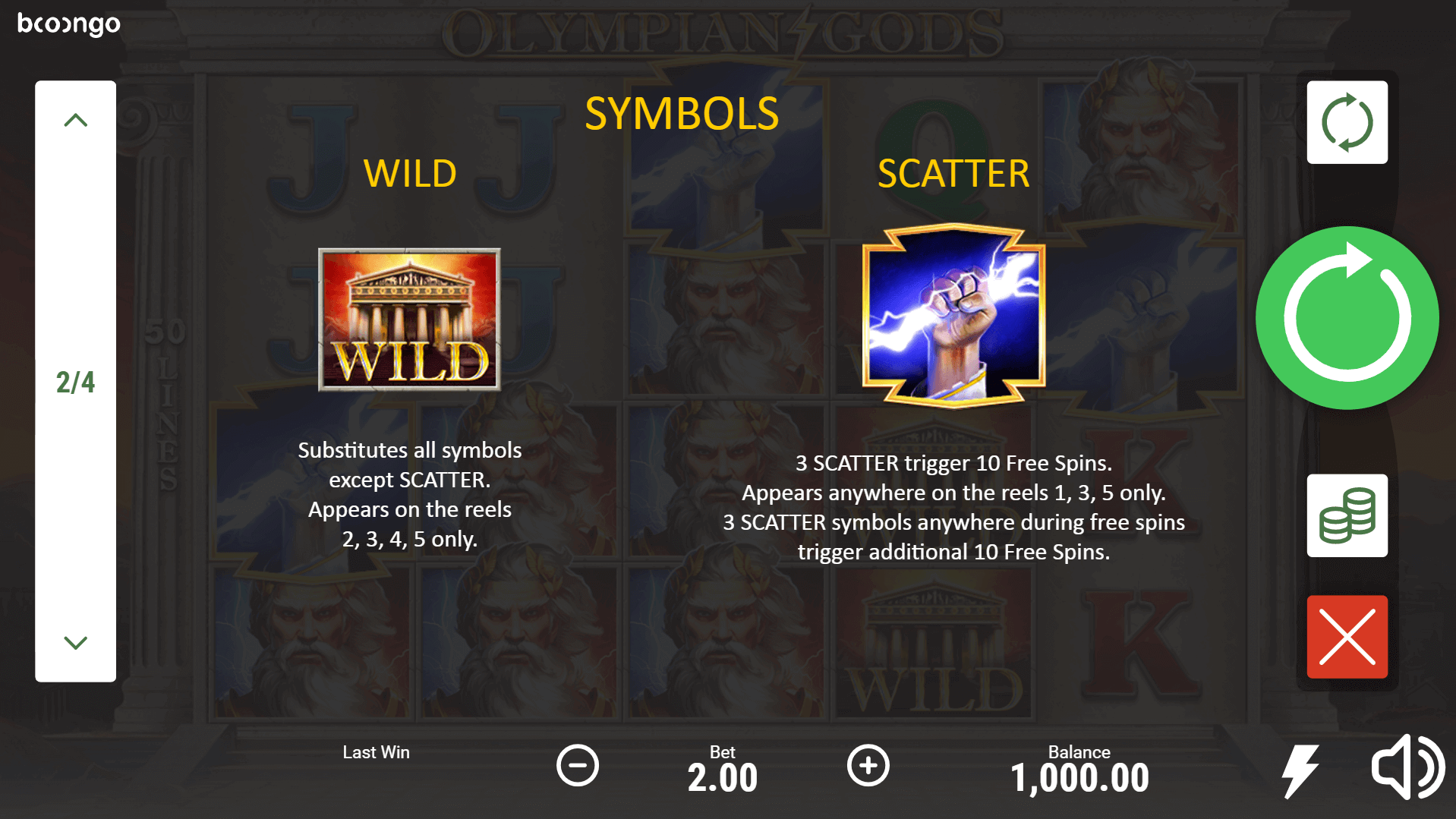Close the paytable with the red X
The width and height of the screenshot is (1456, 819).
[1347, 637]
